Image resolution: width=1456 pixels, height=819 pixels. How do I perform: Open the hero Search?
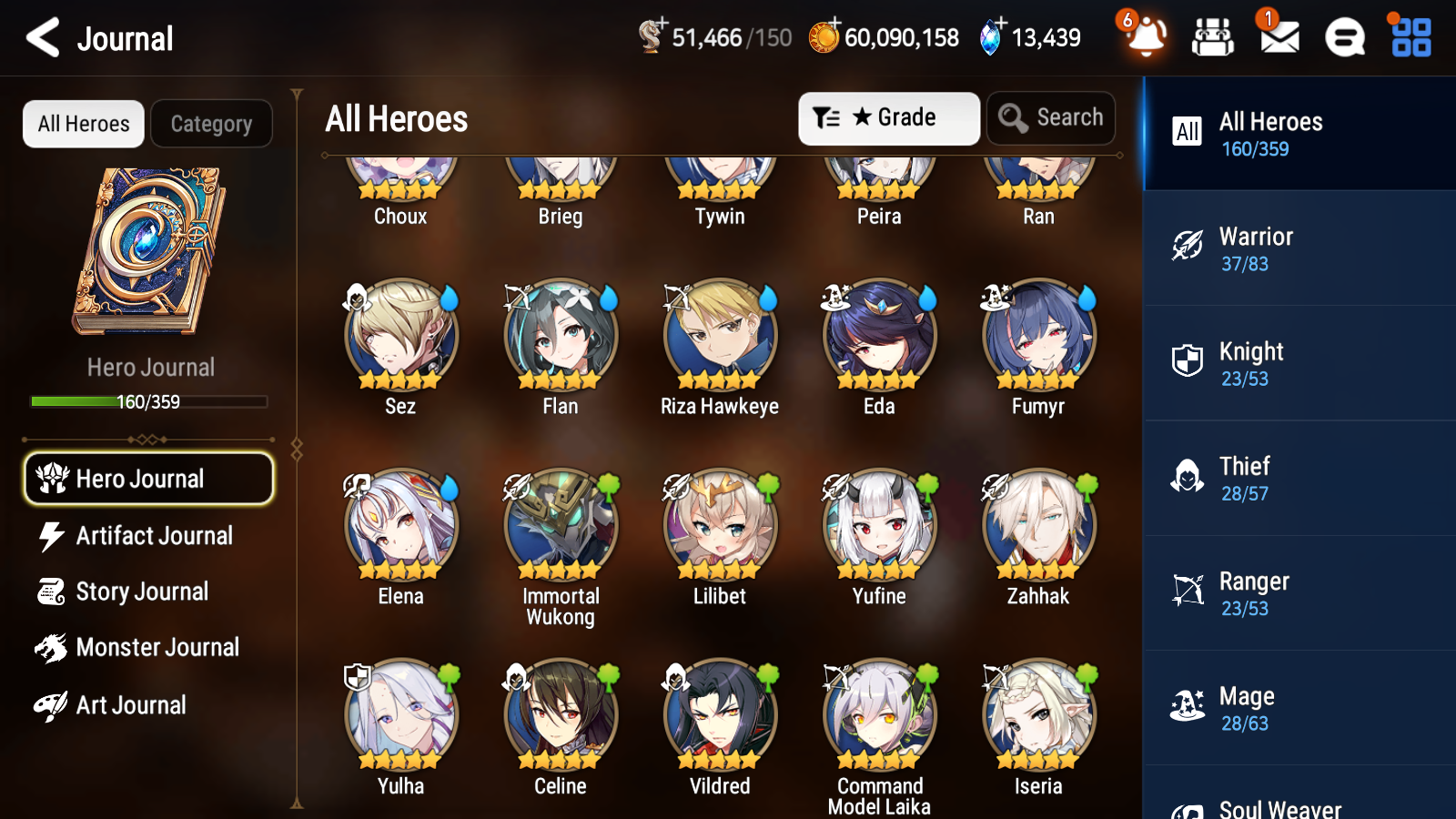click(x=1051, y=117)
